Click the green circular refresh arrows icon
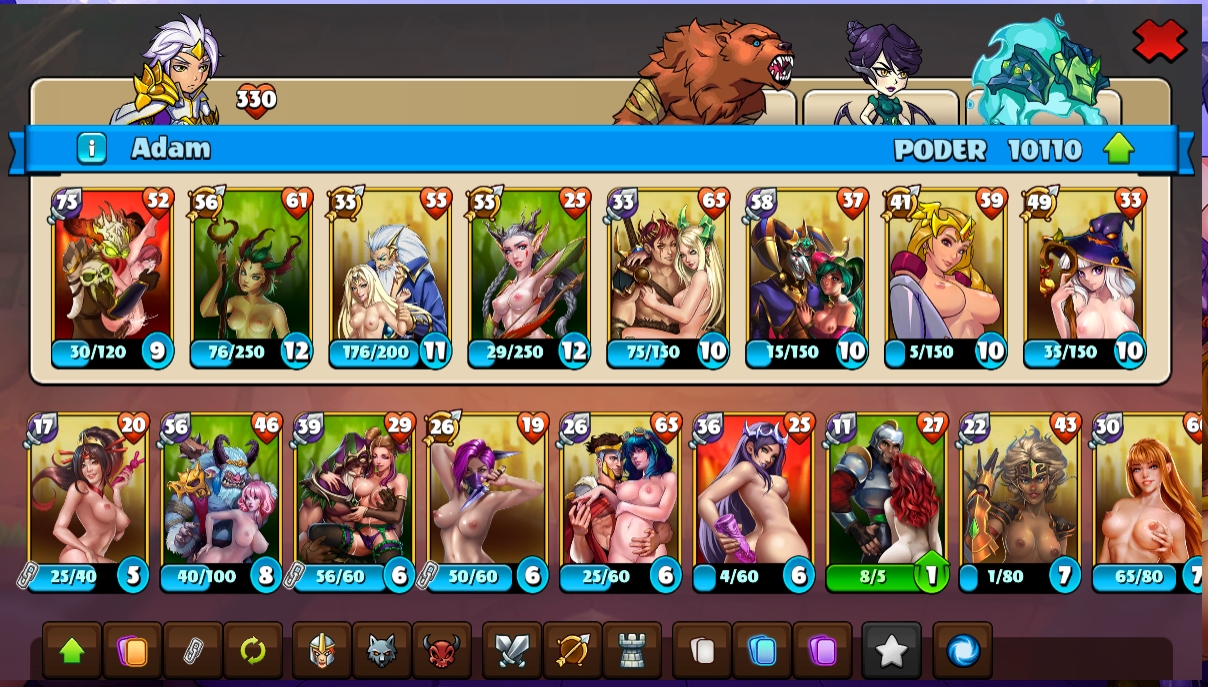 click(x=253, y=652)
